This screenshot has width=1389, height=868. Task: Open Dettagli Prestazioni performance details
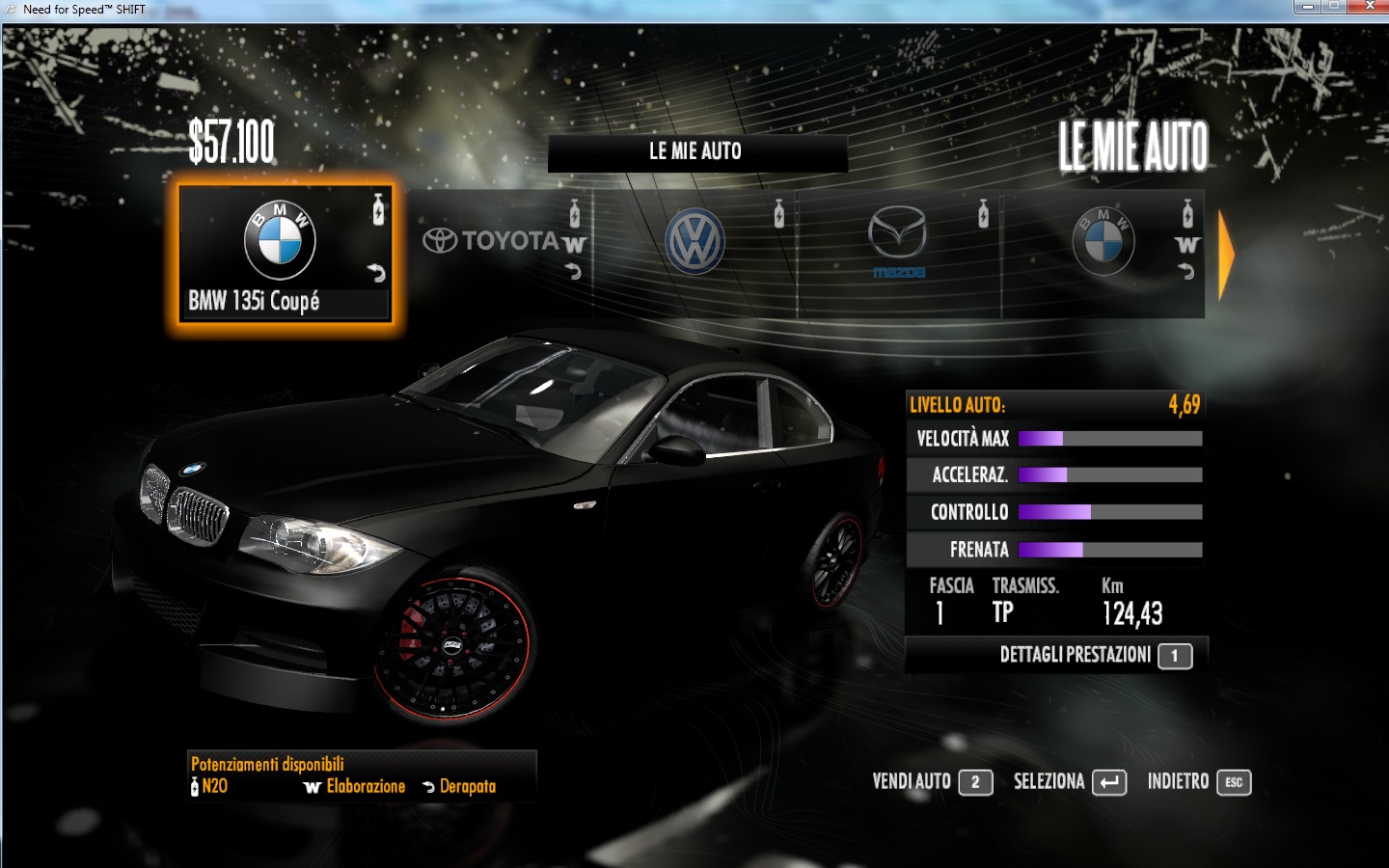1094,656
